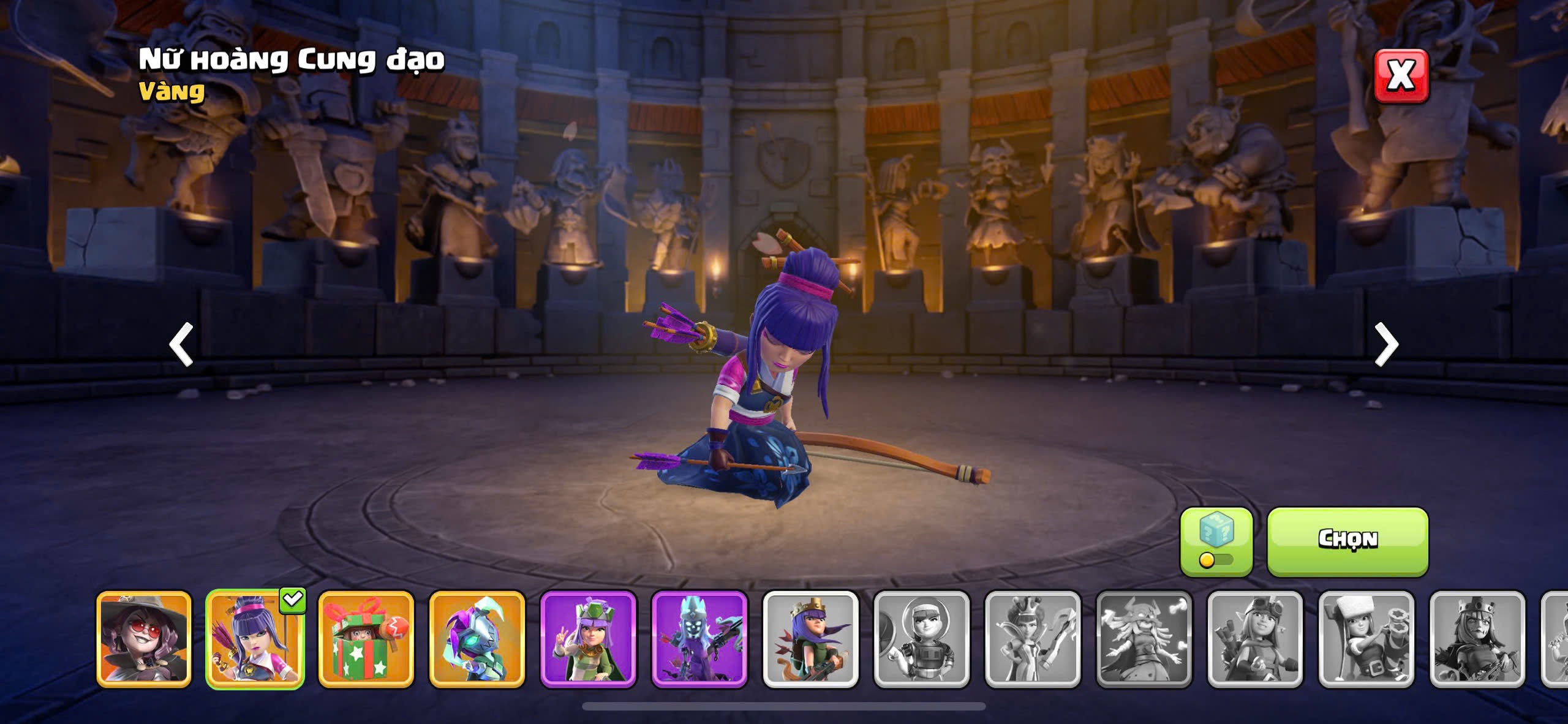Pick the green gift box skin
The height and width of the screenshot is (724, 1568).
[366, 638]
